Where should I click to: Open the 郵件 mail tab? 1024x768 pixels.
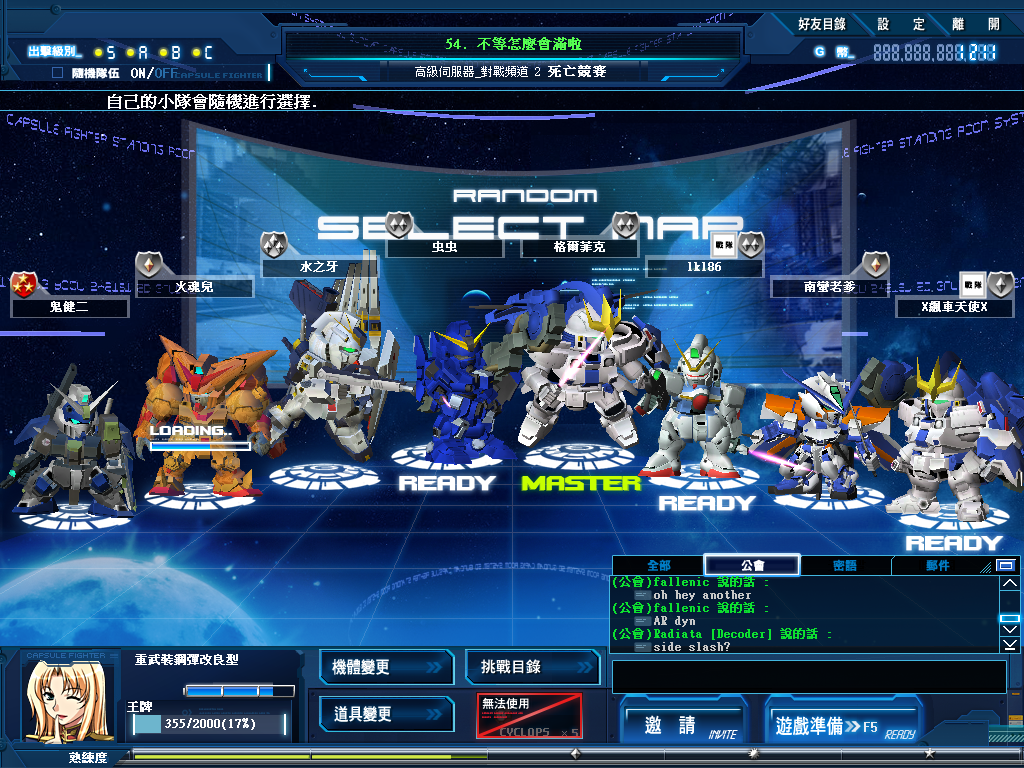(x=937, y=566)
